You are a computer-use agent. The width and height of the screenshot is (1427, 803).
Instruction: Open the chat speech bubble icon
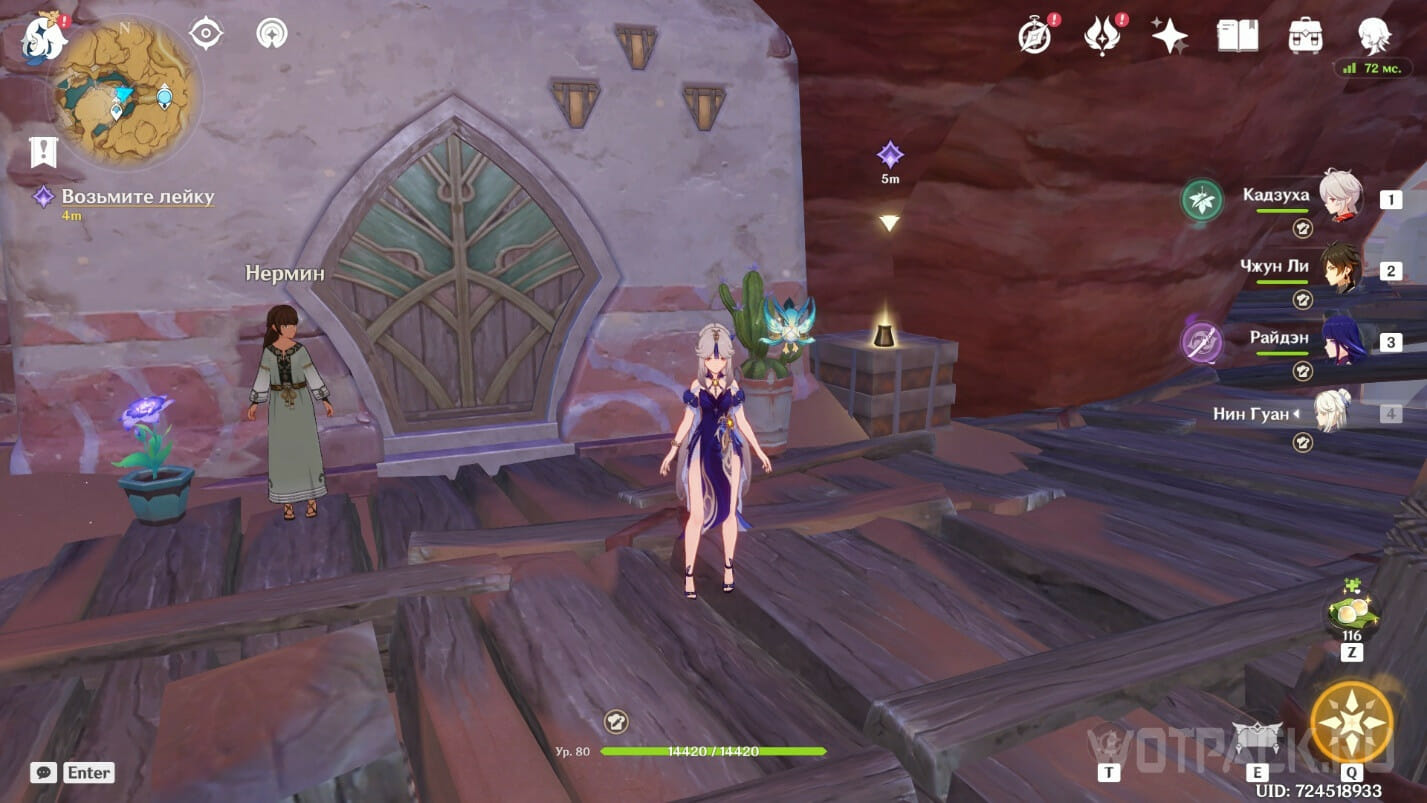click(x=43, y=772)
